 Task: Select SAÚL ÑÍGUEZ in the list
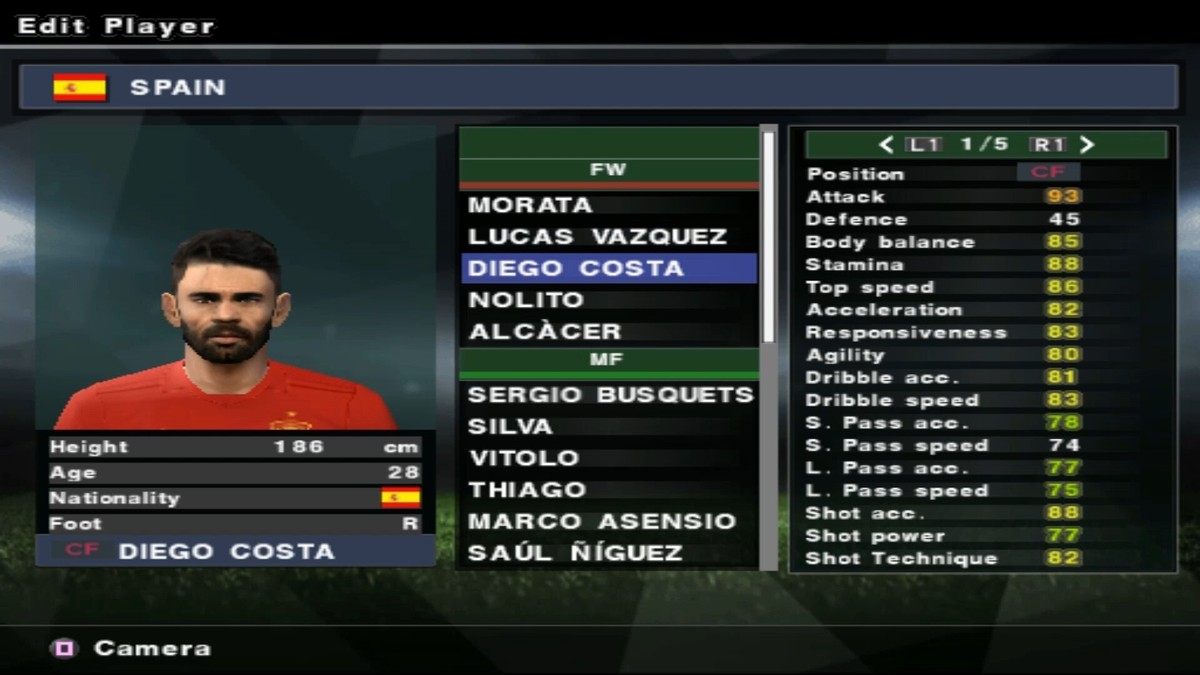click(608, 552)
